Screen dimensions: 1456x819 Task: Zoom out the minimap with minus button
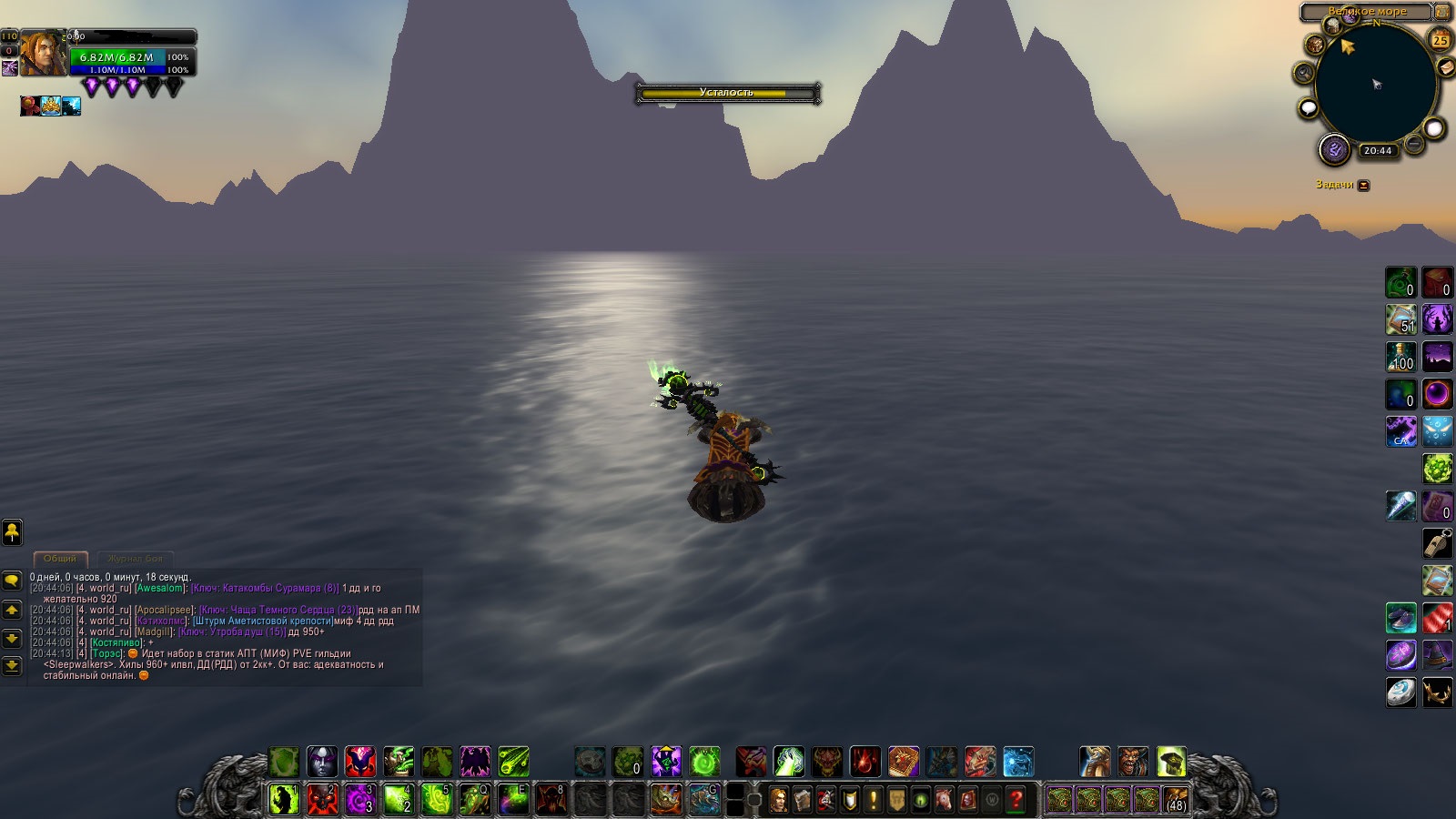(x=1413, y=145)
